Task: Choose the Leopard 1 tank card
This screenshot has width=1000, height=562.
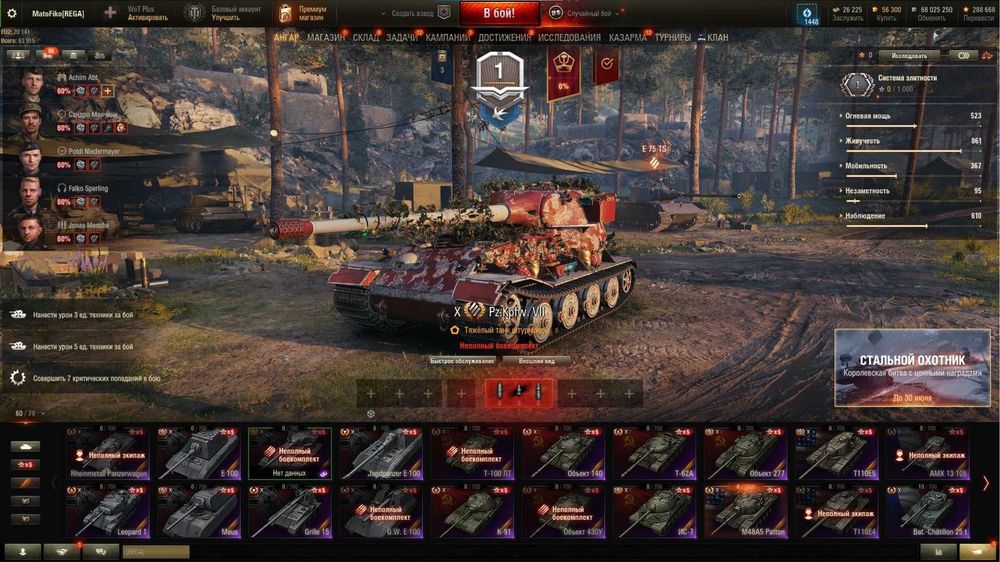Action: [x=107, y=510]
